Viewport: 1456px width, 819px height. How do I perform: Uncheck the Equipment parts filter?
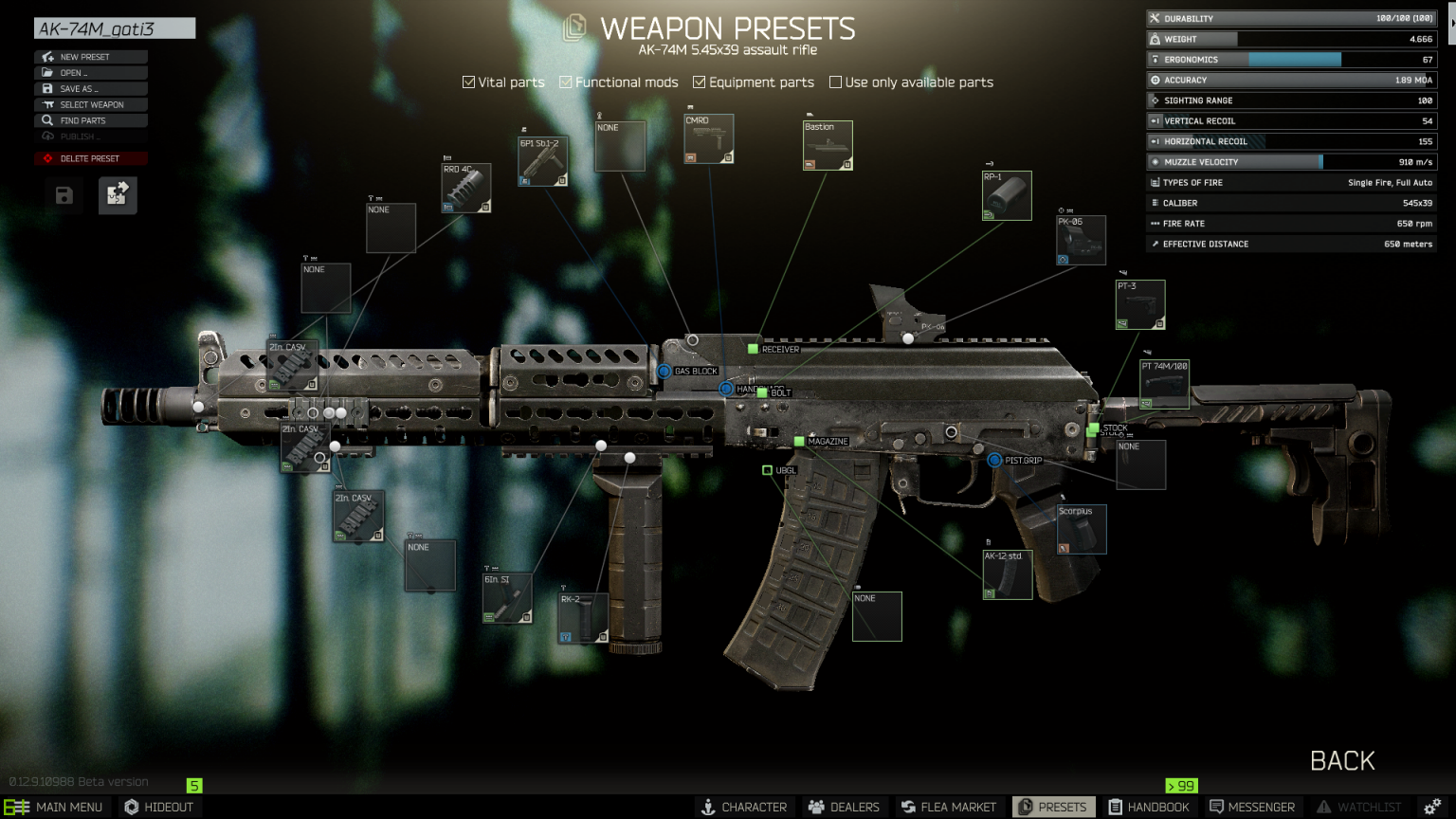point(700,82)
